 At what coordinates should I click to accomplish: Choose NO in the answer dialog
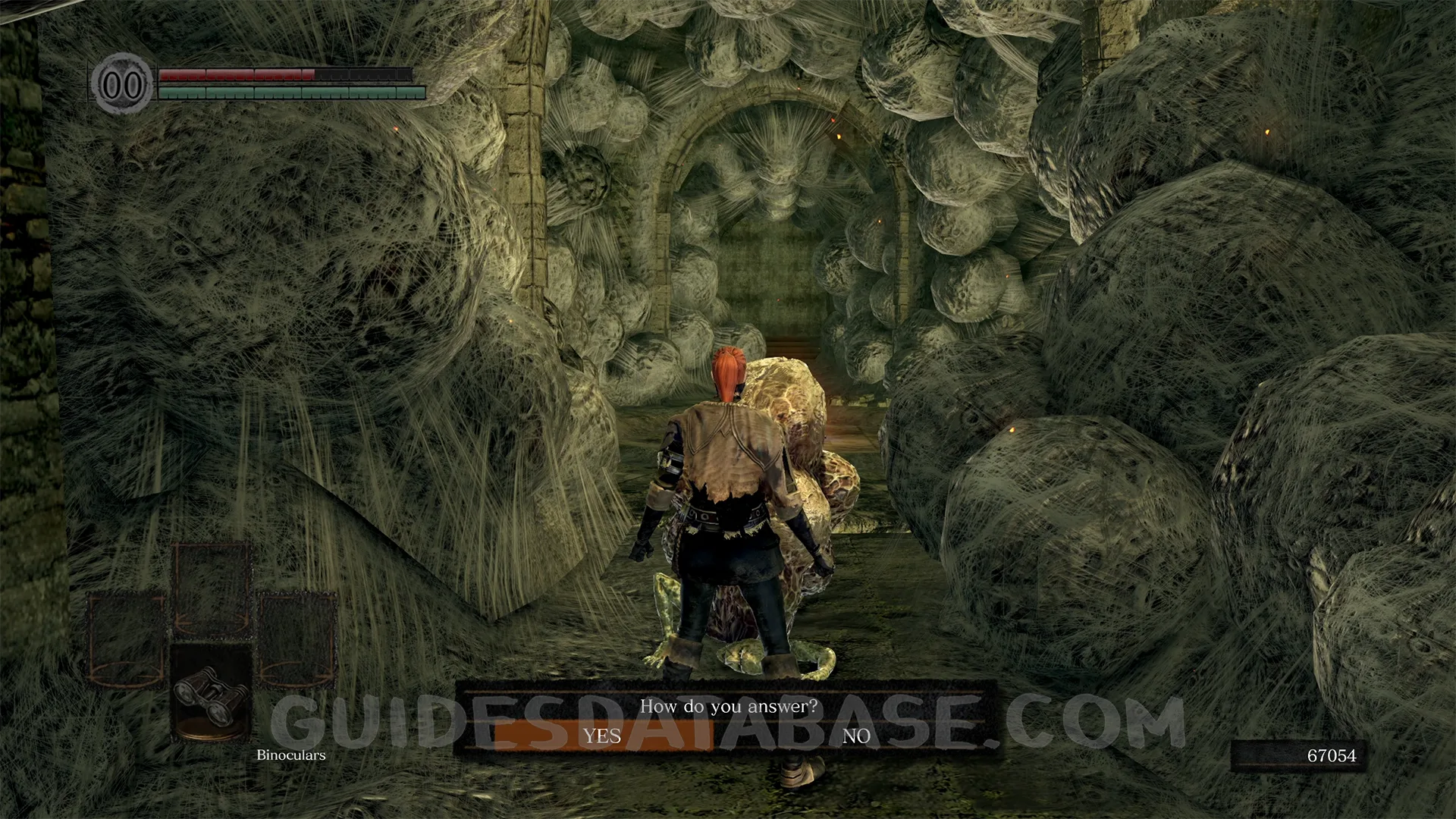856,736
